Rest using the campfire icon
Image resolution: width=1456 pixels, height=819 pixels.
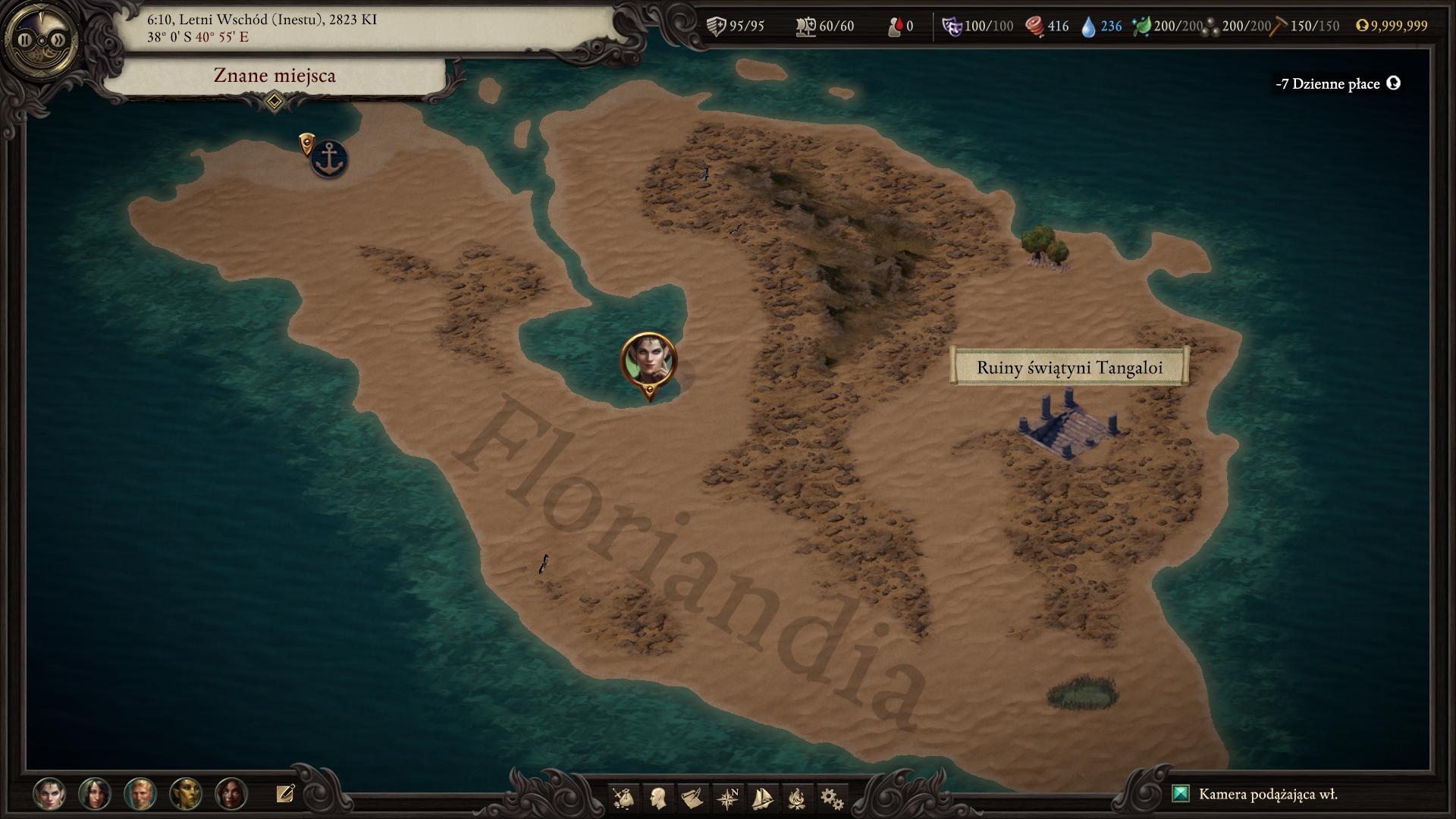tap(796, 798)
